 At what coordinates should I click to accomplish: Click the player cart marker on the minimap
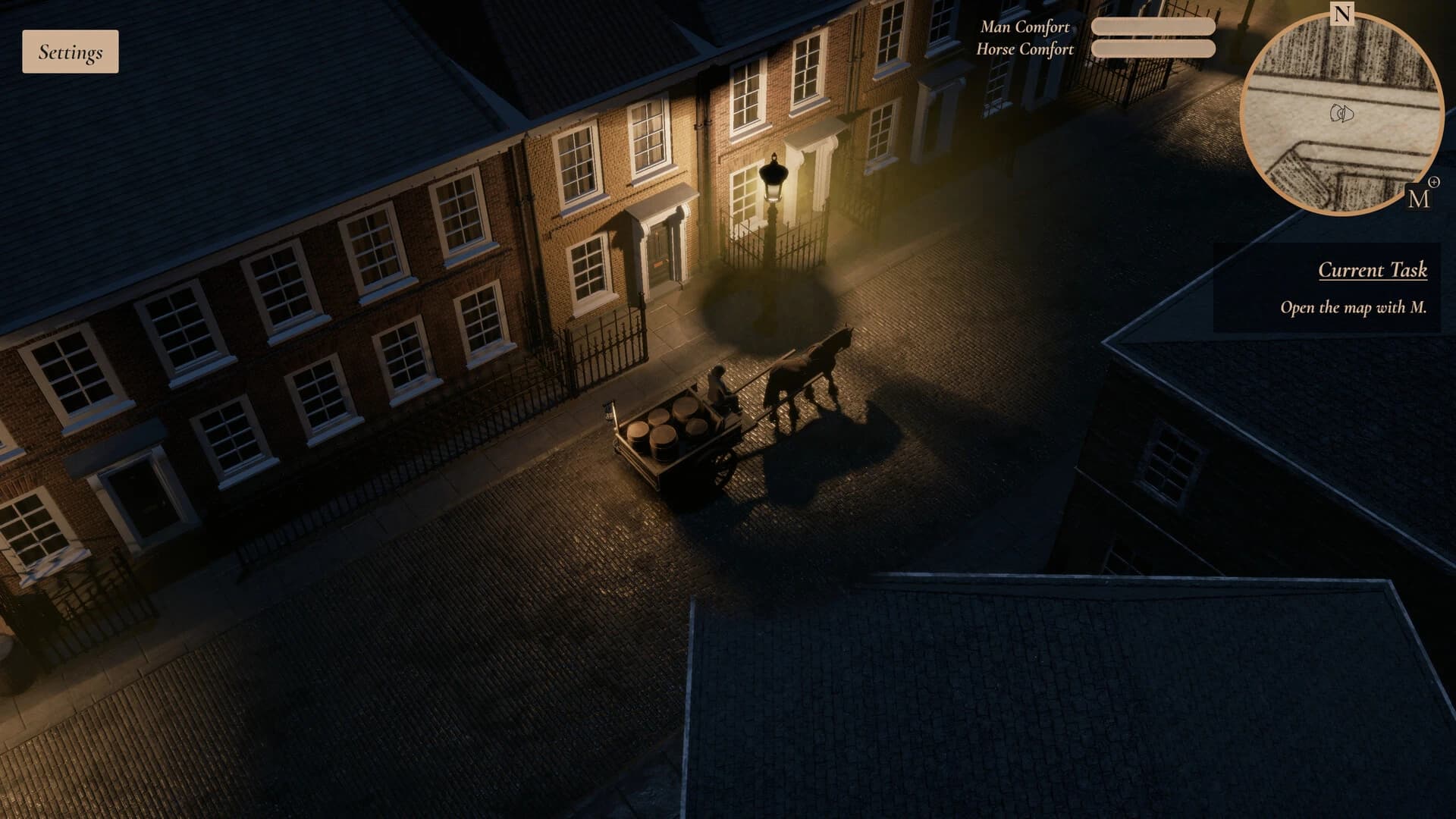point(1341,114)
